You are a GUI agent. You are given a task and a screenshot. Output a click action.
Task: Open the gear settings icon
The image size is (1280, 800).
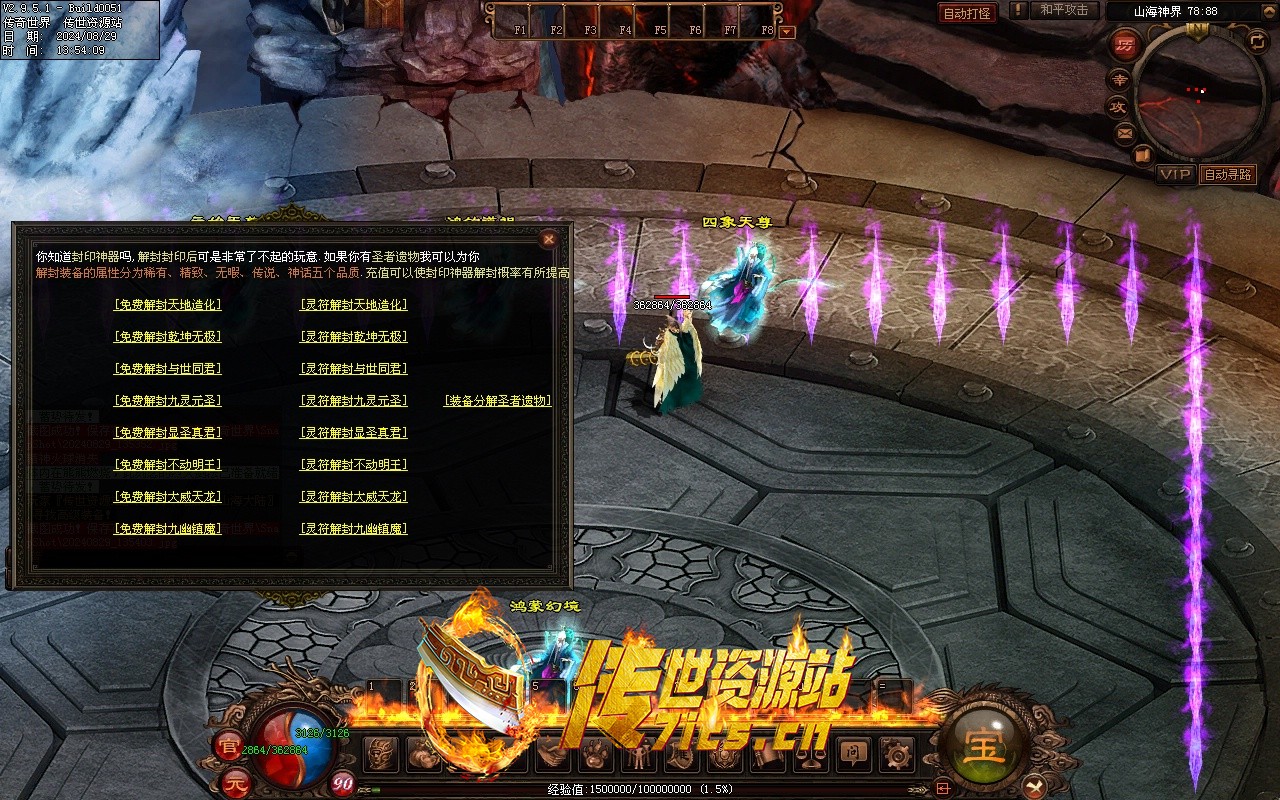point(897,753)
